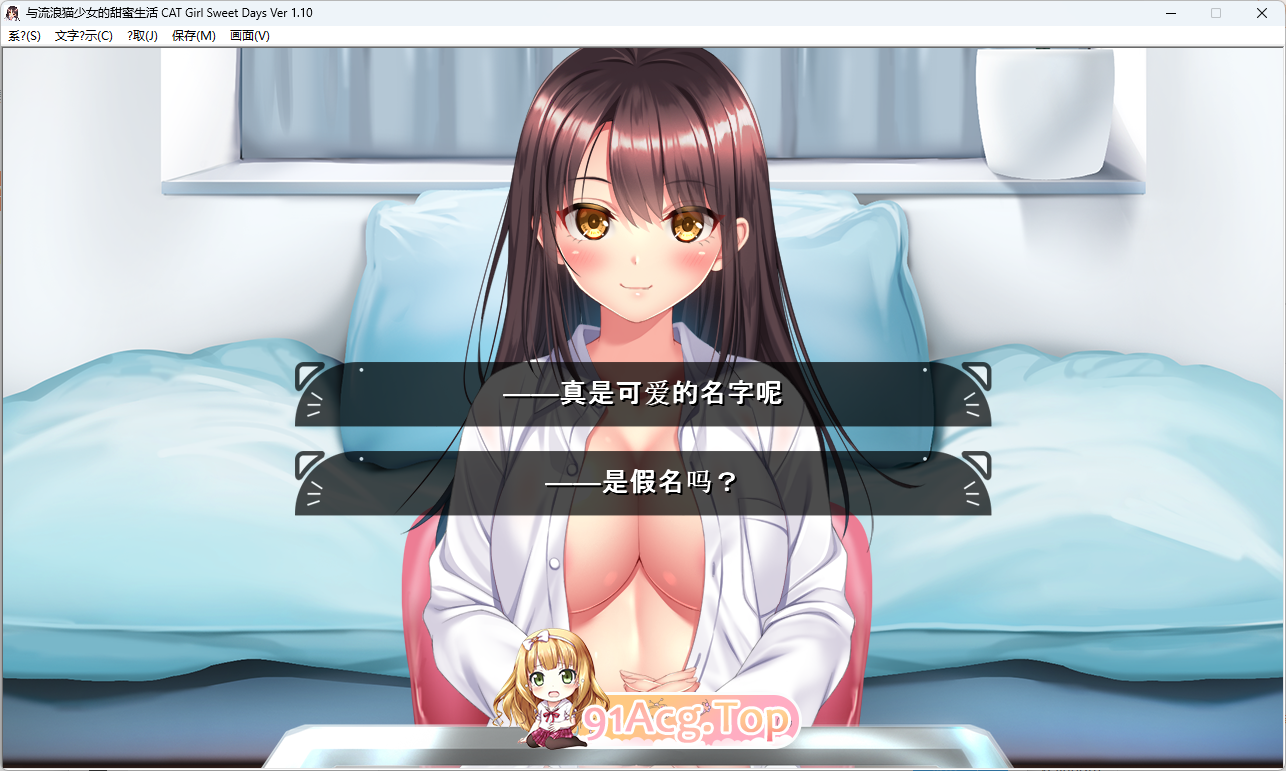Click the white dot marker on second choice frame
Screen dimensions: 1286x771
click(362, 457)
